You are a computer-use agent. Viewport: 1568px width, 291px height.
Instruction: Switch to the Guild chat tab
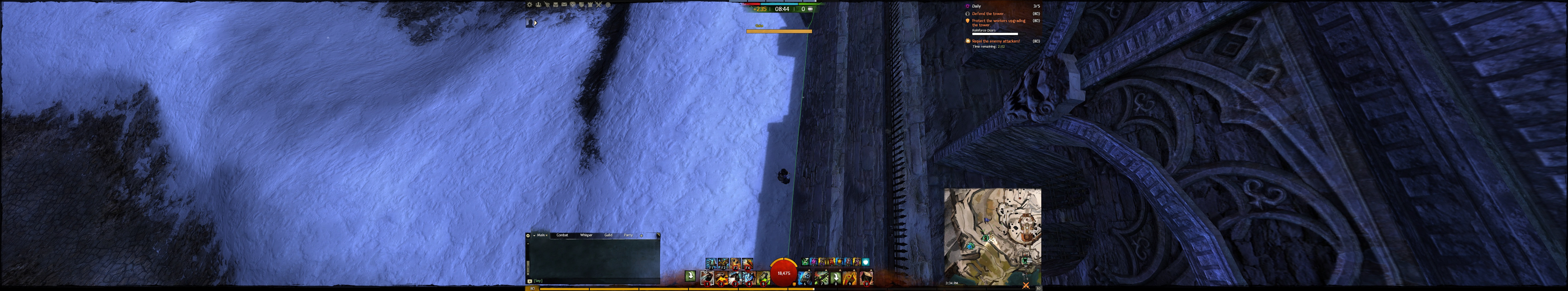coord(608,235)
